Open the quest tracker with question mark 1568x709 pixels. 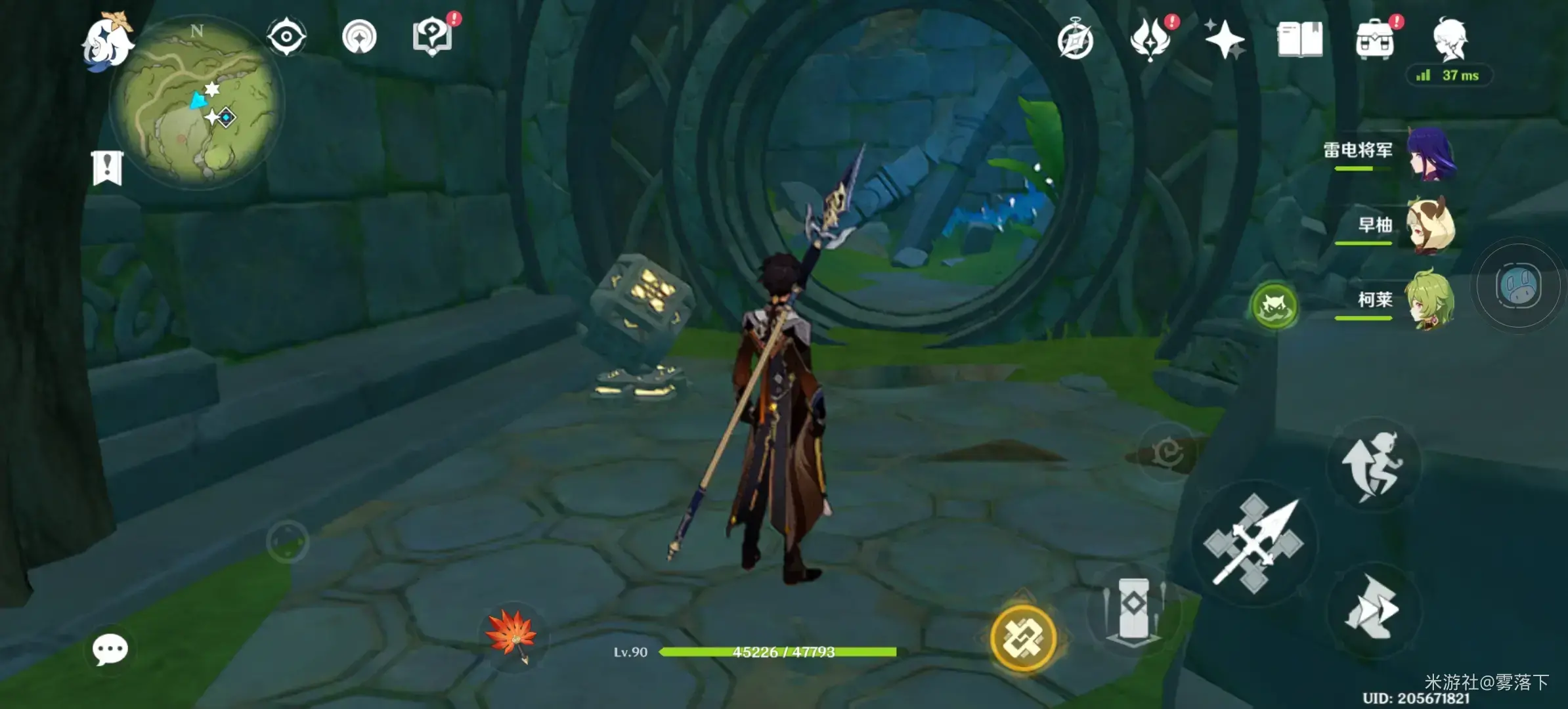pyautogui.click(x=432, y=37)
